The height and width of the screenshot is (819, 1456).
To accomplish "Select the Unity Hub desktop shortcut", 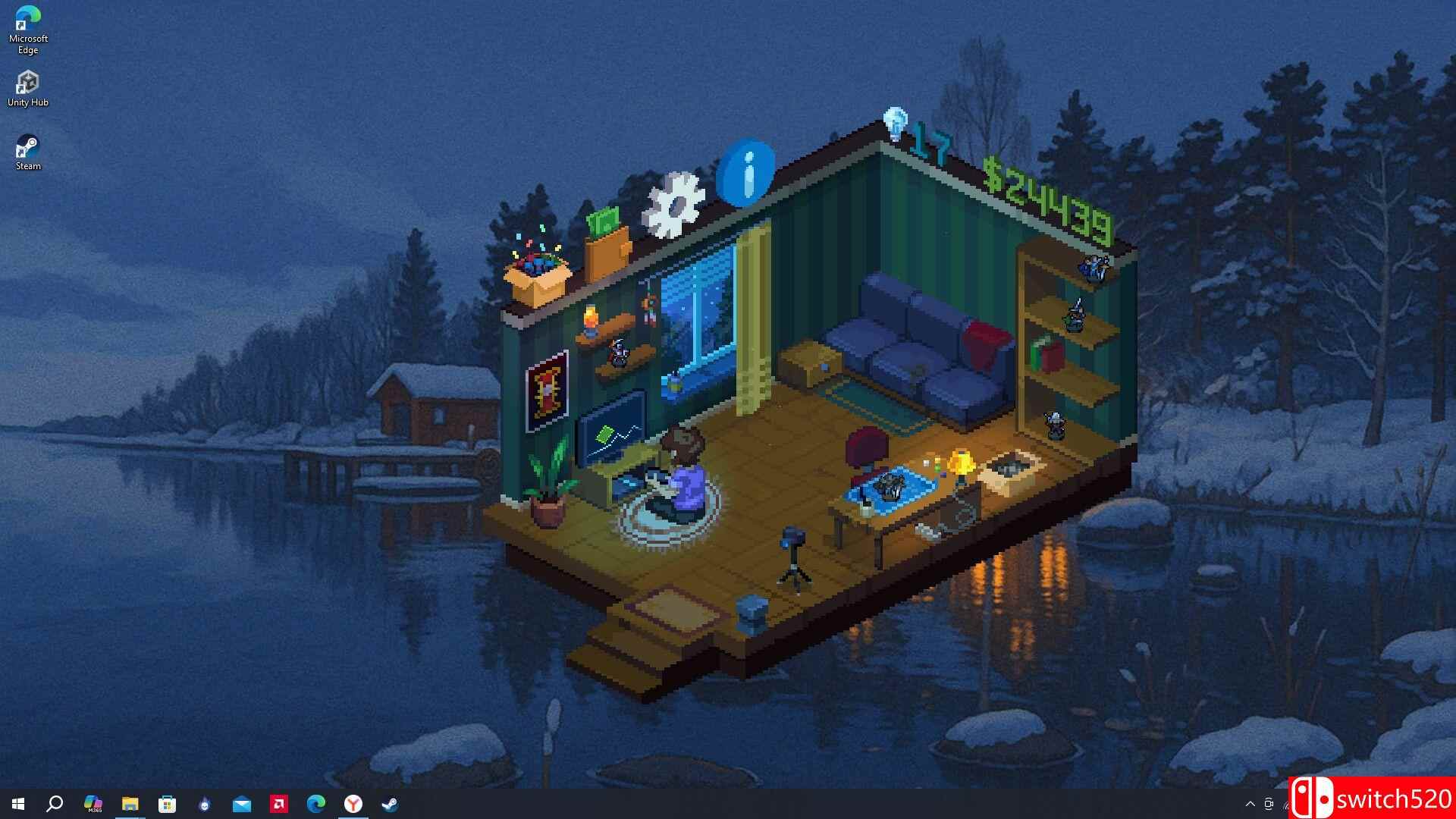I will pyautogui.click(x=28, y=89).
